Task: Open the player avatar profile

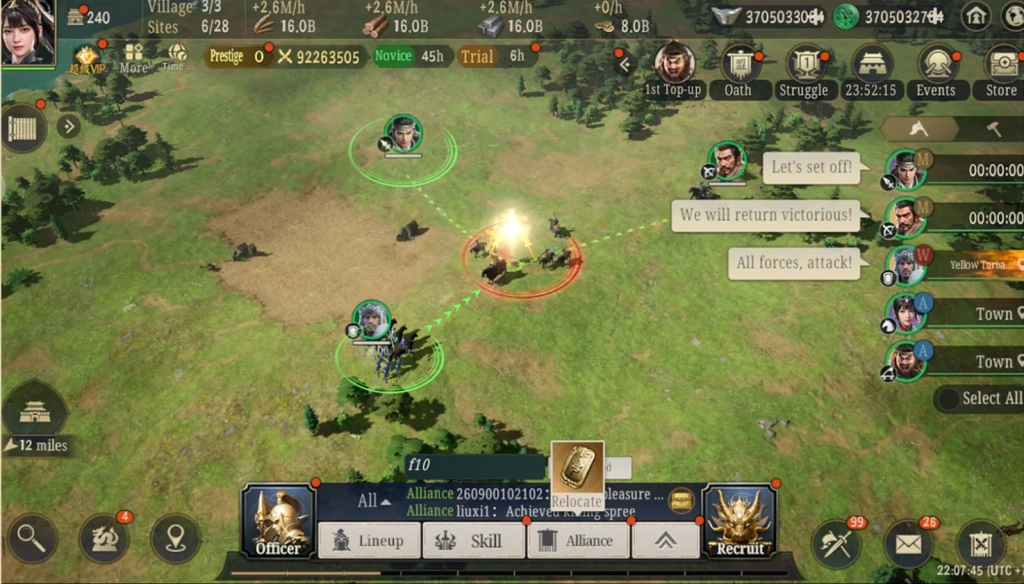Action: point(28,32)
